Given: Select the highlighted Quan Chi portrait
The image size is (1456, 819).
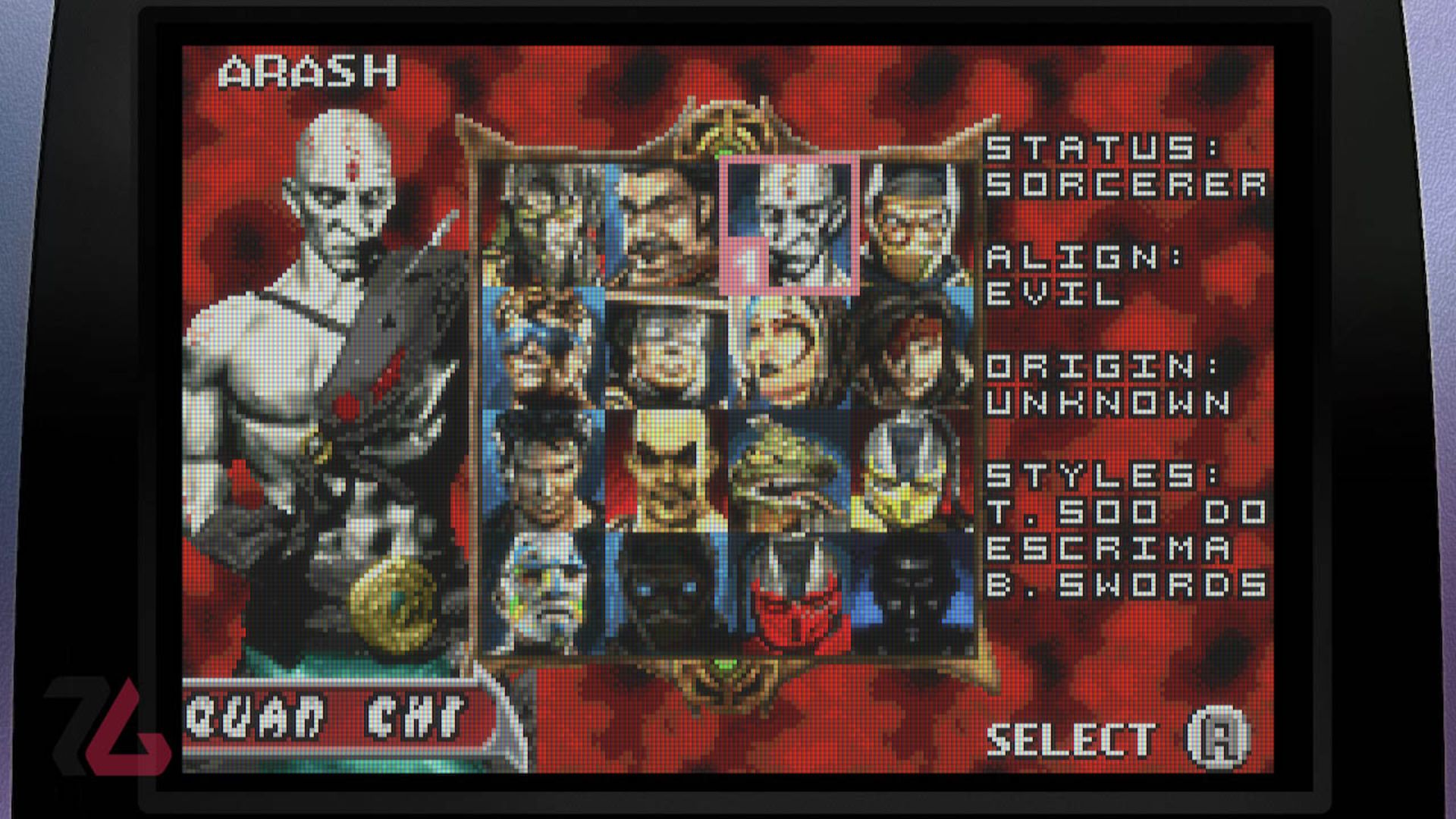Looking at the screenshot, I should click(789, 225).
